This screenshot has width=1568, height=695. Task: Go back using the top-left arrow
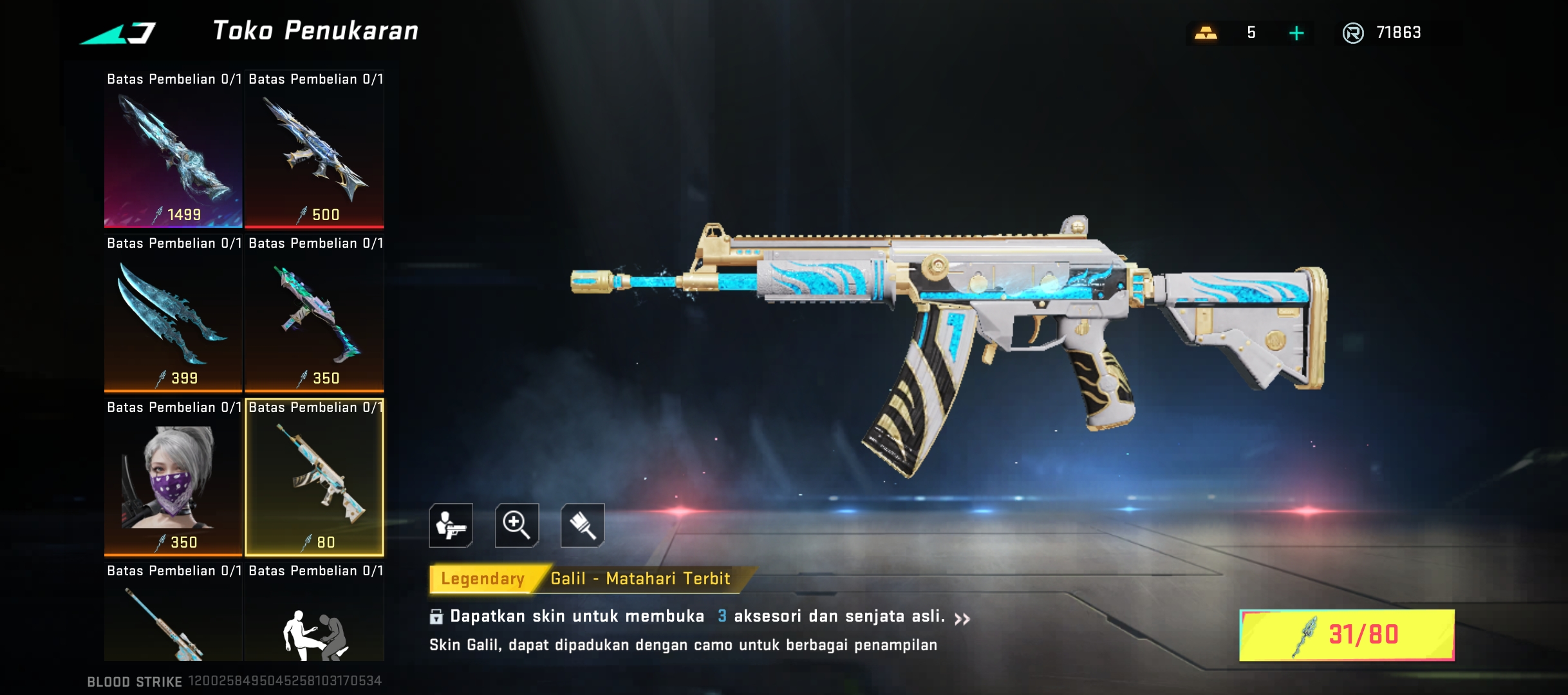click(118, 33)
